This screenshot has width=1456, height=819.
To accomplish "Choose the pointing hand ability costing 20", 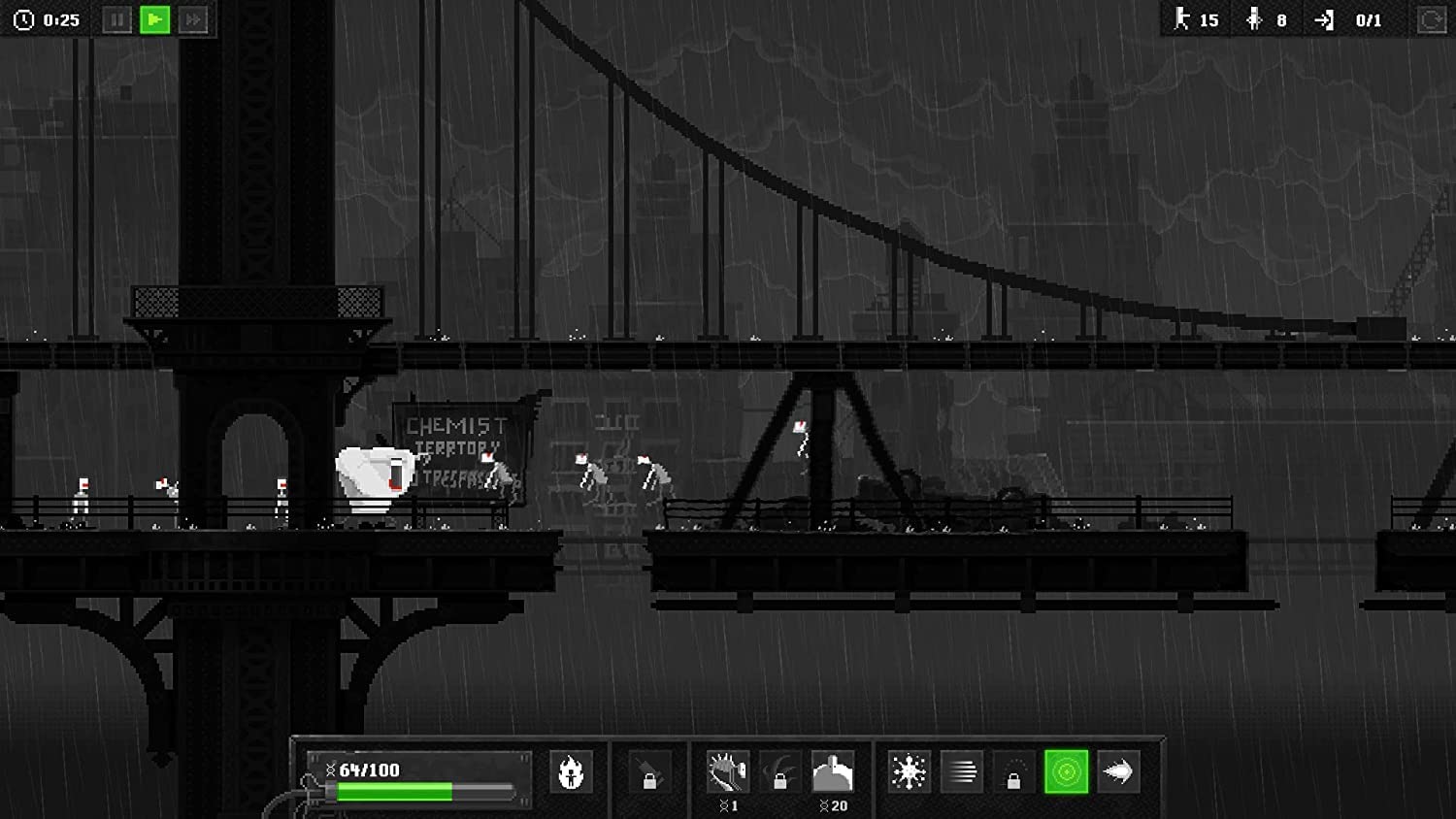I will click(833, 772).
